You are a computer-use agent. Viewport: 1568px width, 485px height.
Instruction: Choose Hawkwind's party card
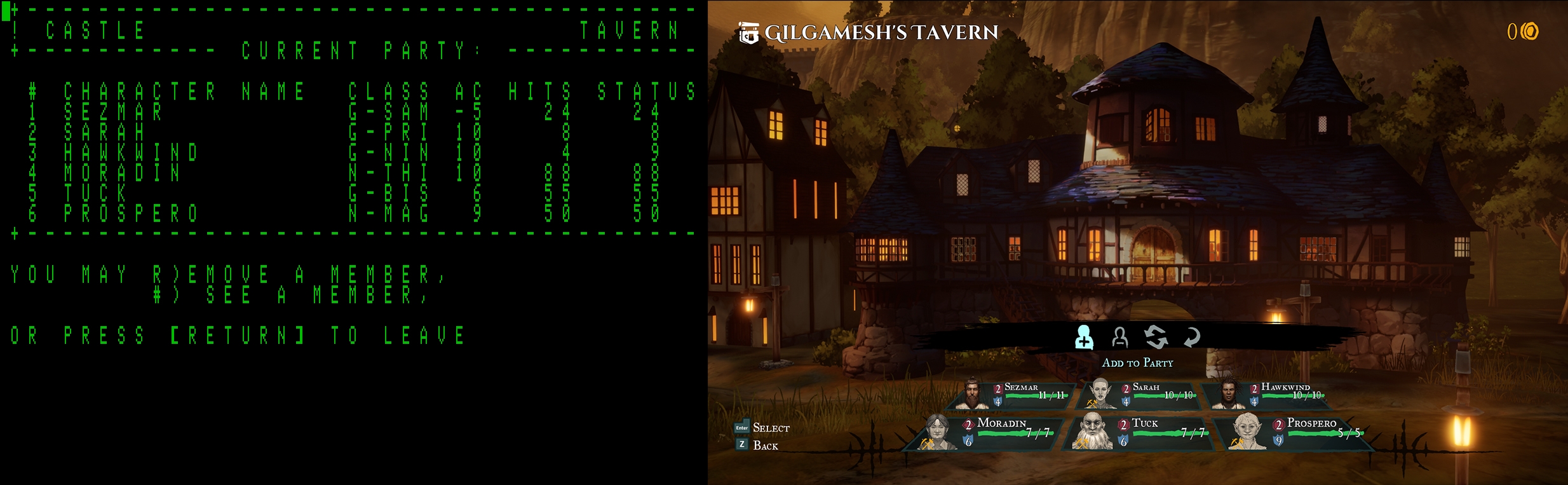coord(1269,395)
